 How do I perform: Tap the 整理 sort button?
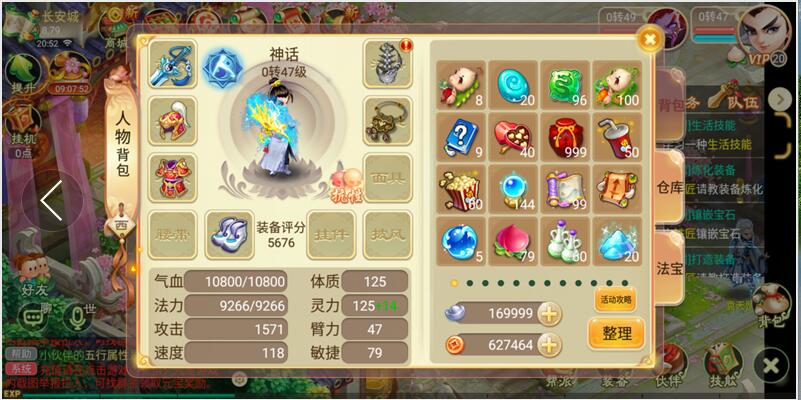[616, 333]
